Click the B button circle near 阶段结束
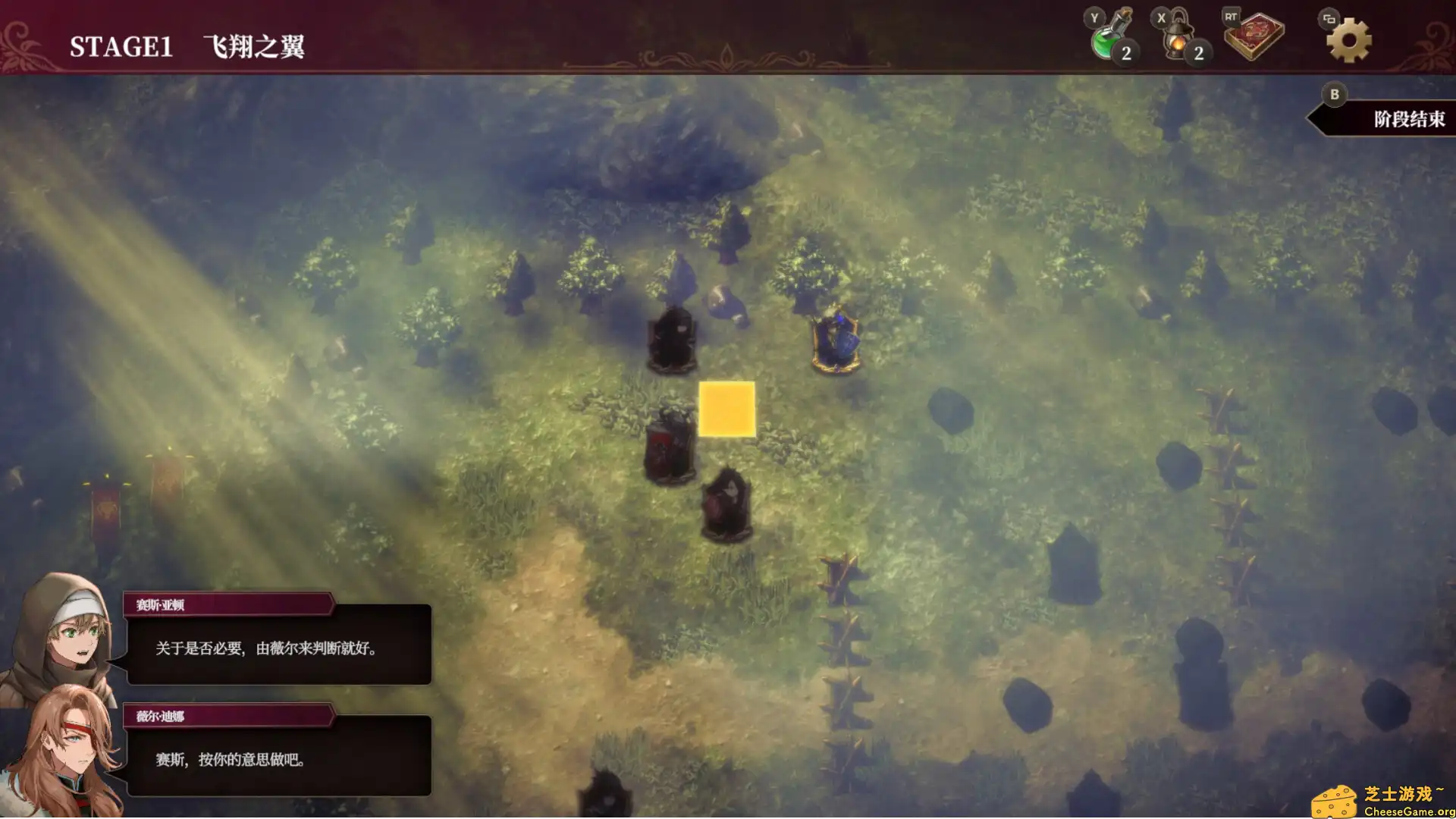 1335,95
